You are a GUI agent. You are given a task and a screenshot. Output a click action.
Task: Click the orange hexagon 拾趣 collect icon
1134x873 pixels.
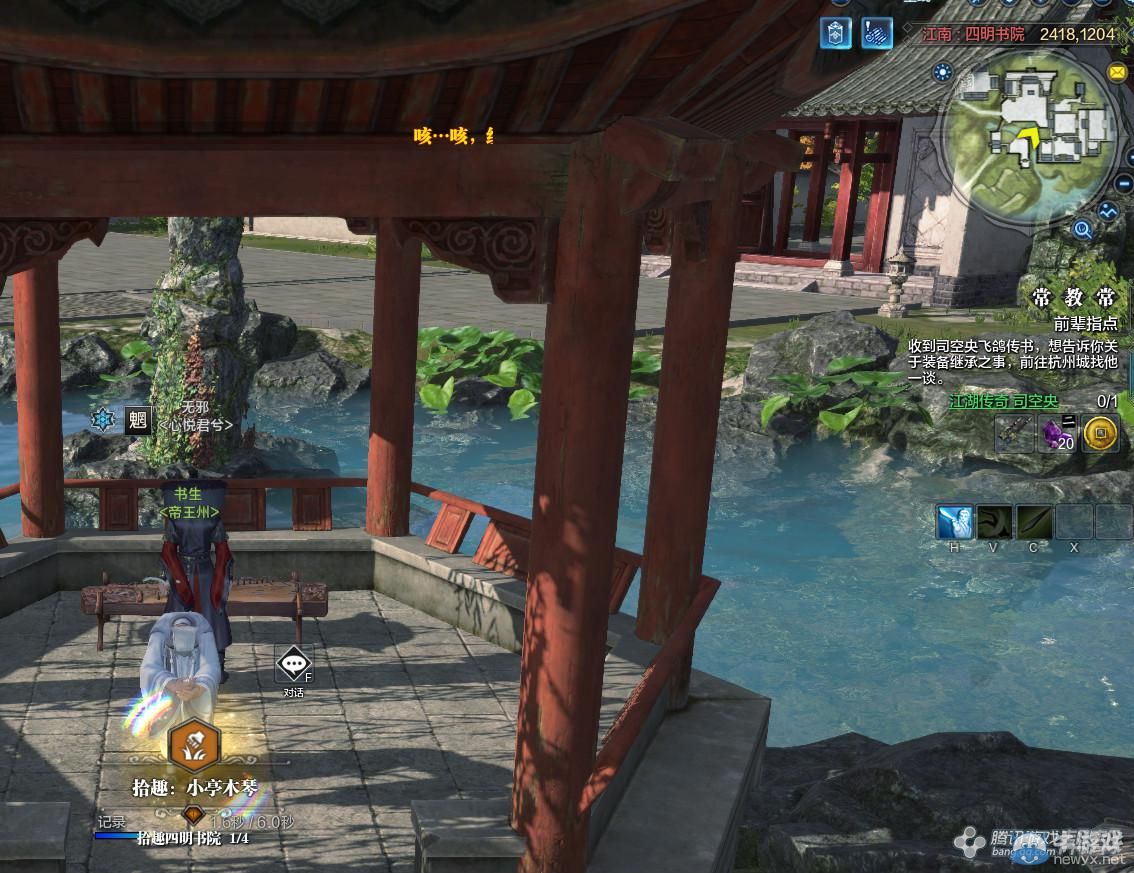click(193, 741)
